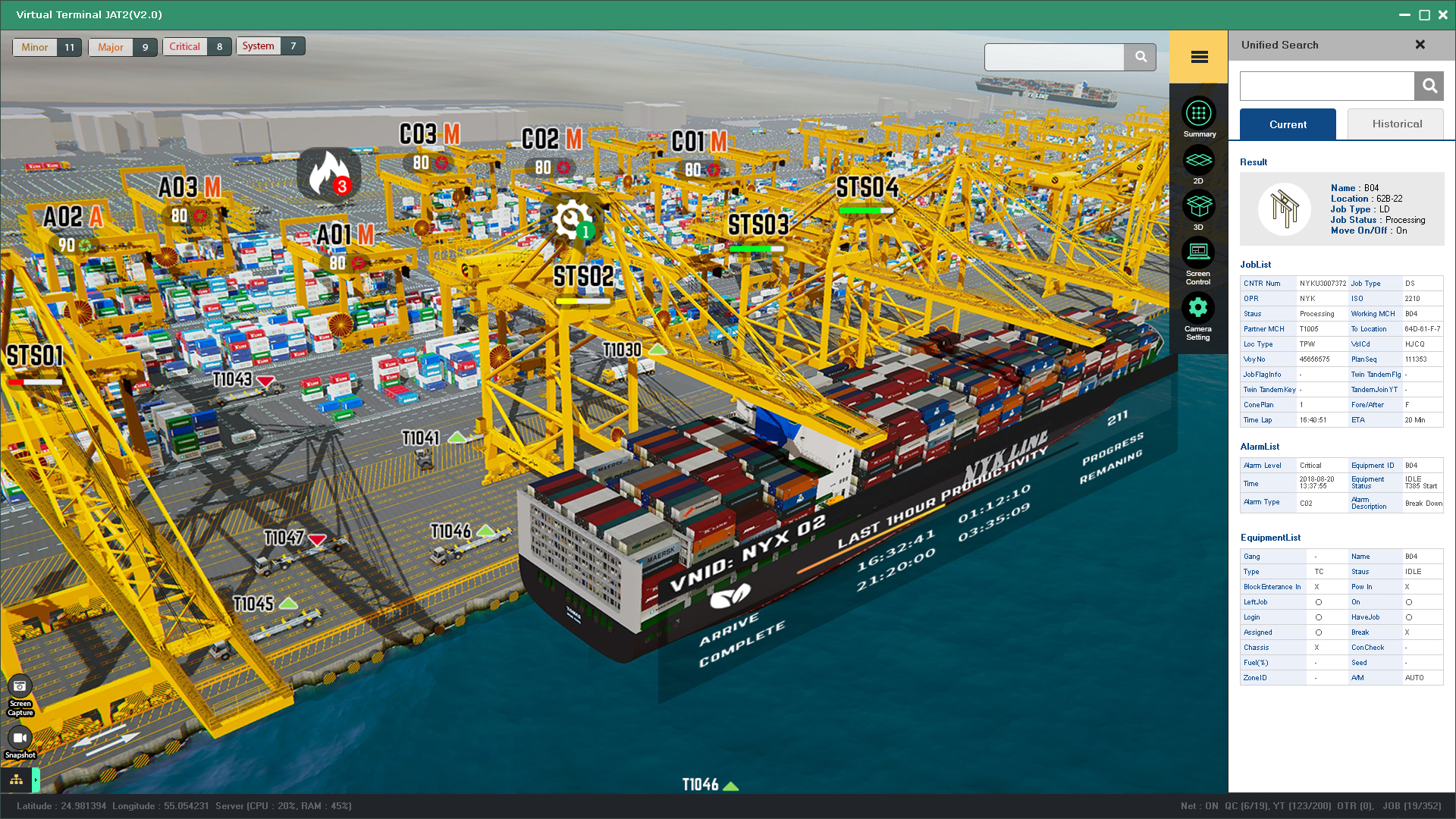1456x819 pixels.
Task: Switch to the 2D view
Action: pyautogui.click(x=1198, y=161)
